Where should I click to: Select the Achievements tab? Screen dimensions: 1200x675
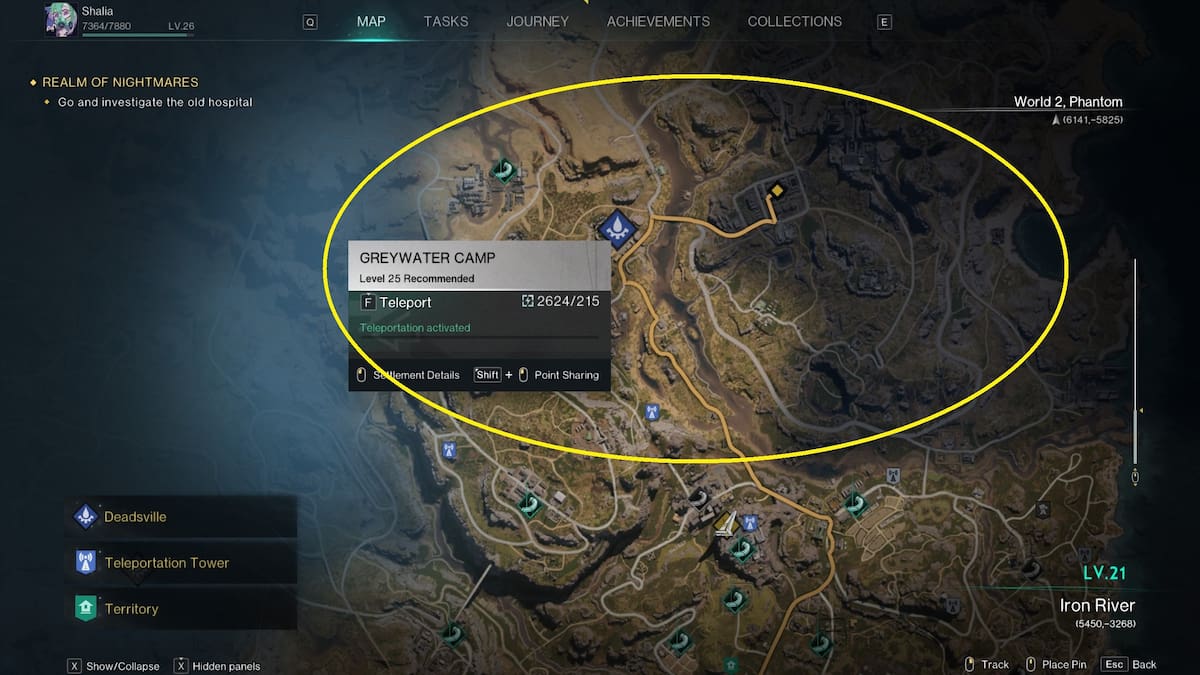(x=658, y=21)
